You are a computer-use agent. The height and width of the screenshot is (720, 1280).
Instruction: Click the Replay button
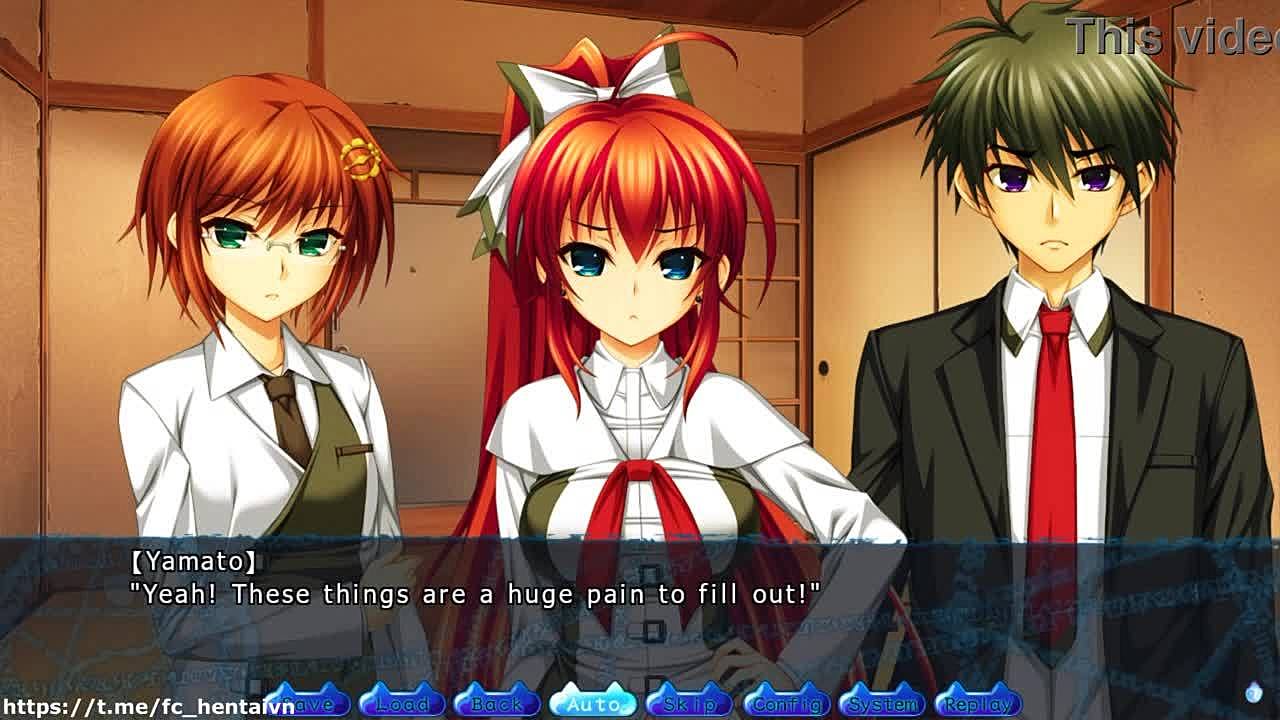point(978,703)
